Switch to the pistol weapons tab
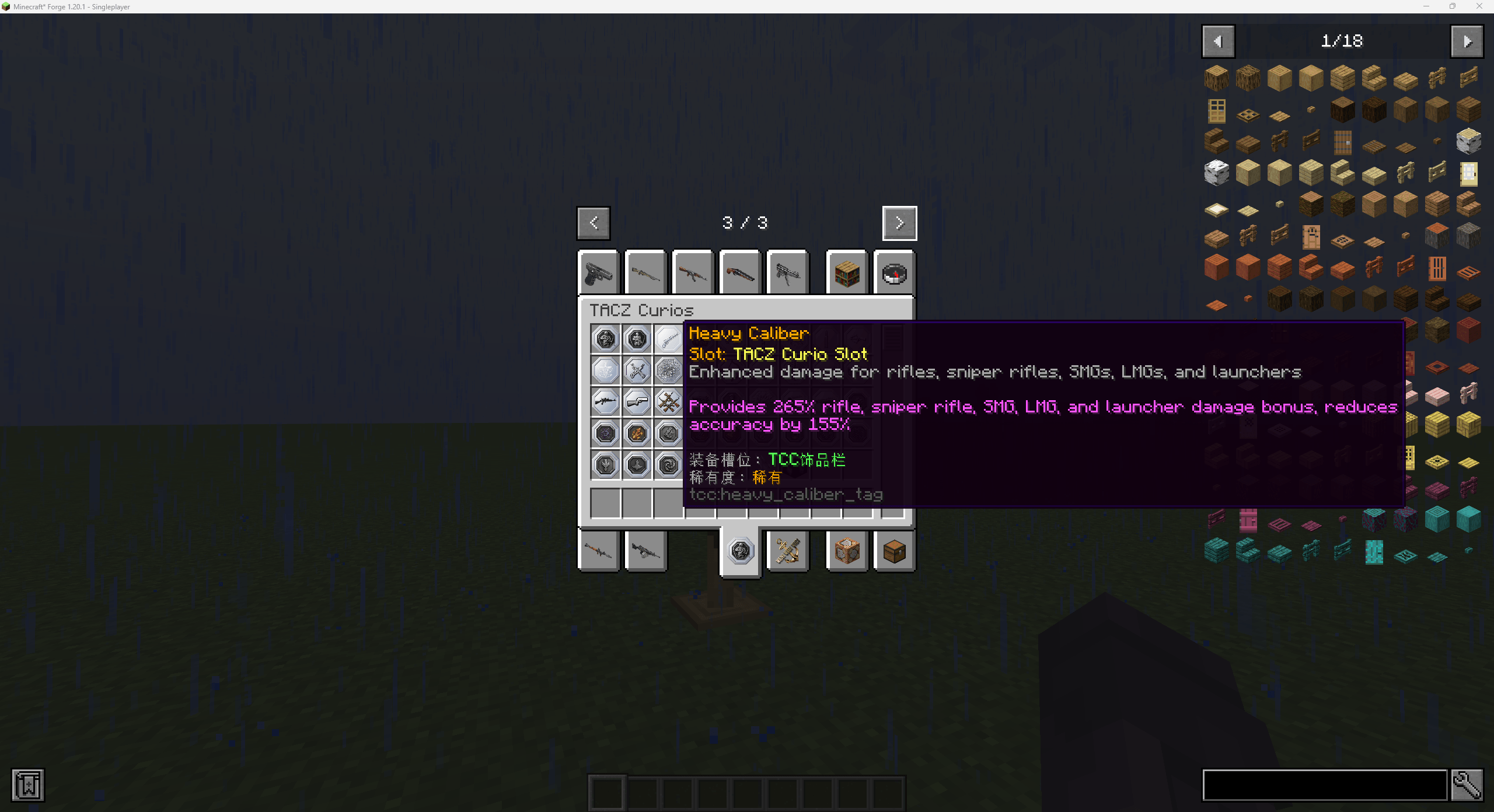Screen dimensions: 1494x812 coord(598,273)
